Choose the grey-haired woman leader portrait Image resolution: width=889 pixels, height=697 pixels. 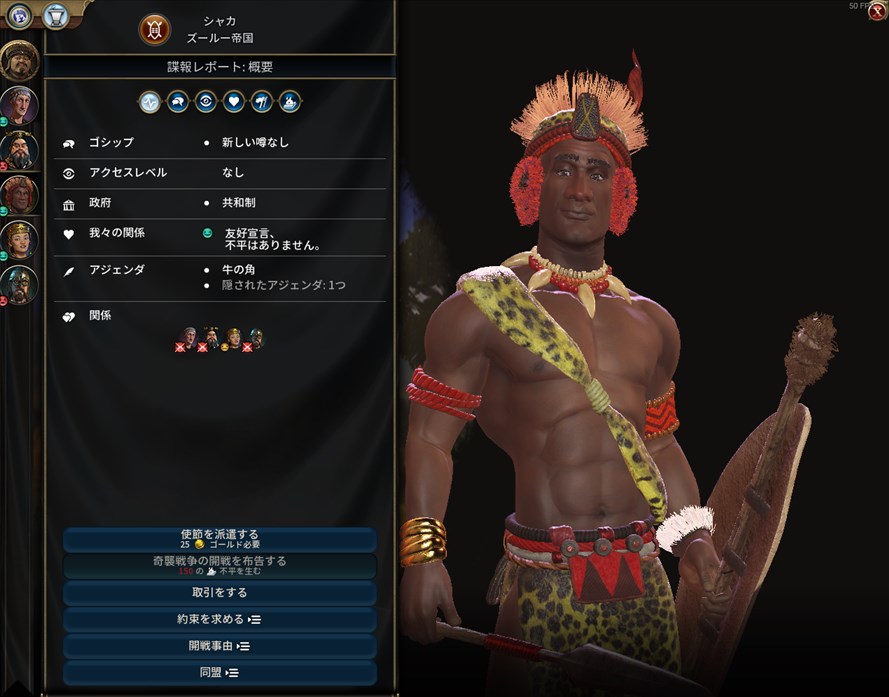tap(19, 104)
